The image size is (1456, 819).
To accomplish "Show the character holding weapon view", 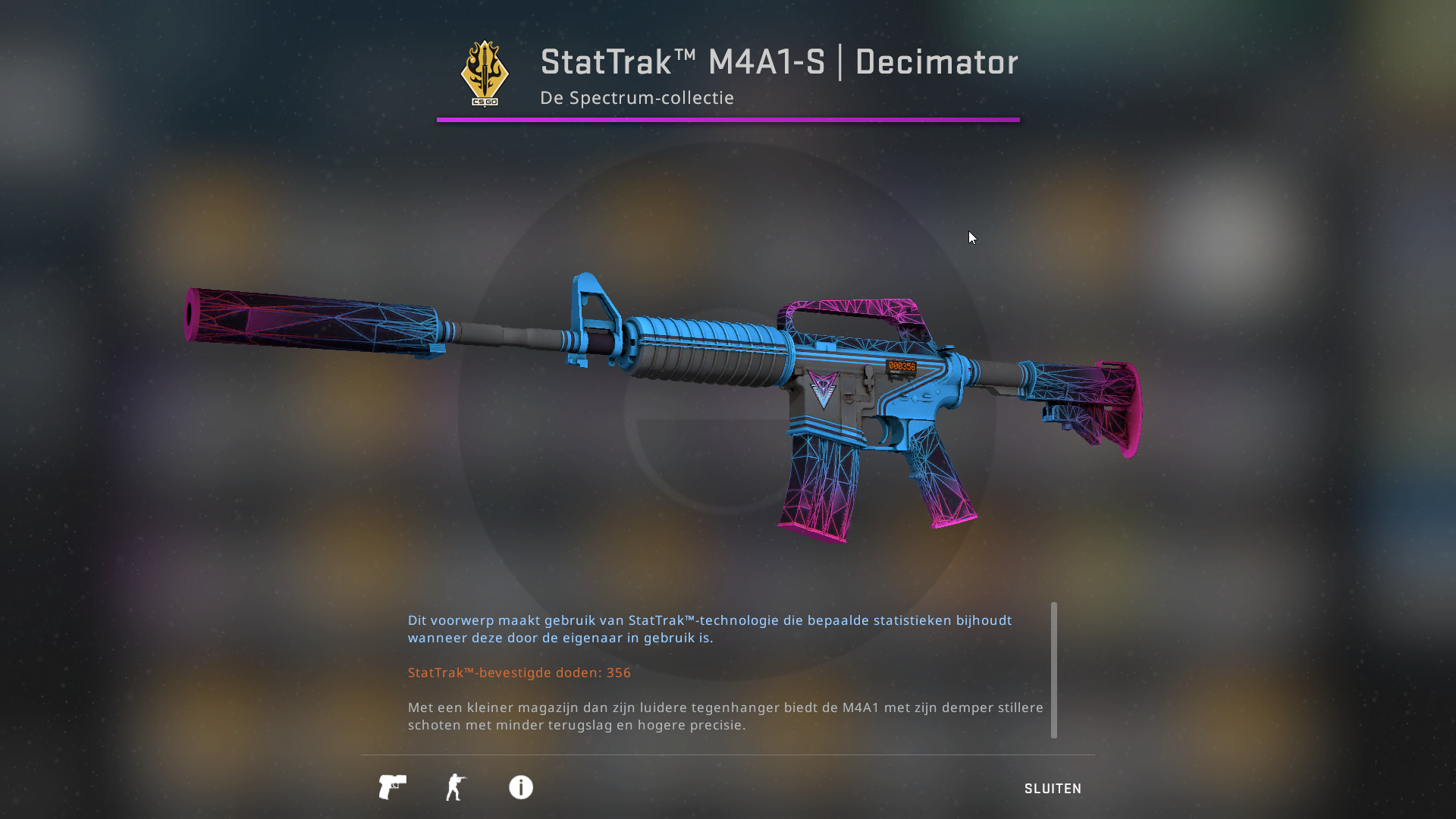I will click(x=456, y=787).
